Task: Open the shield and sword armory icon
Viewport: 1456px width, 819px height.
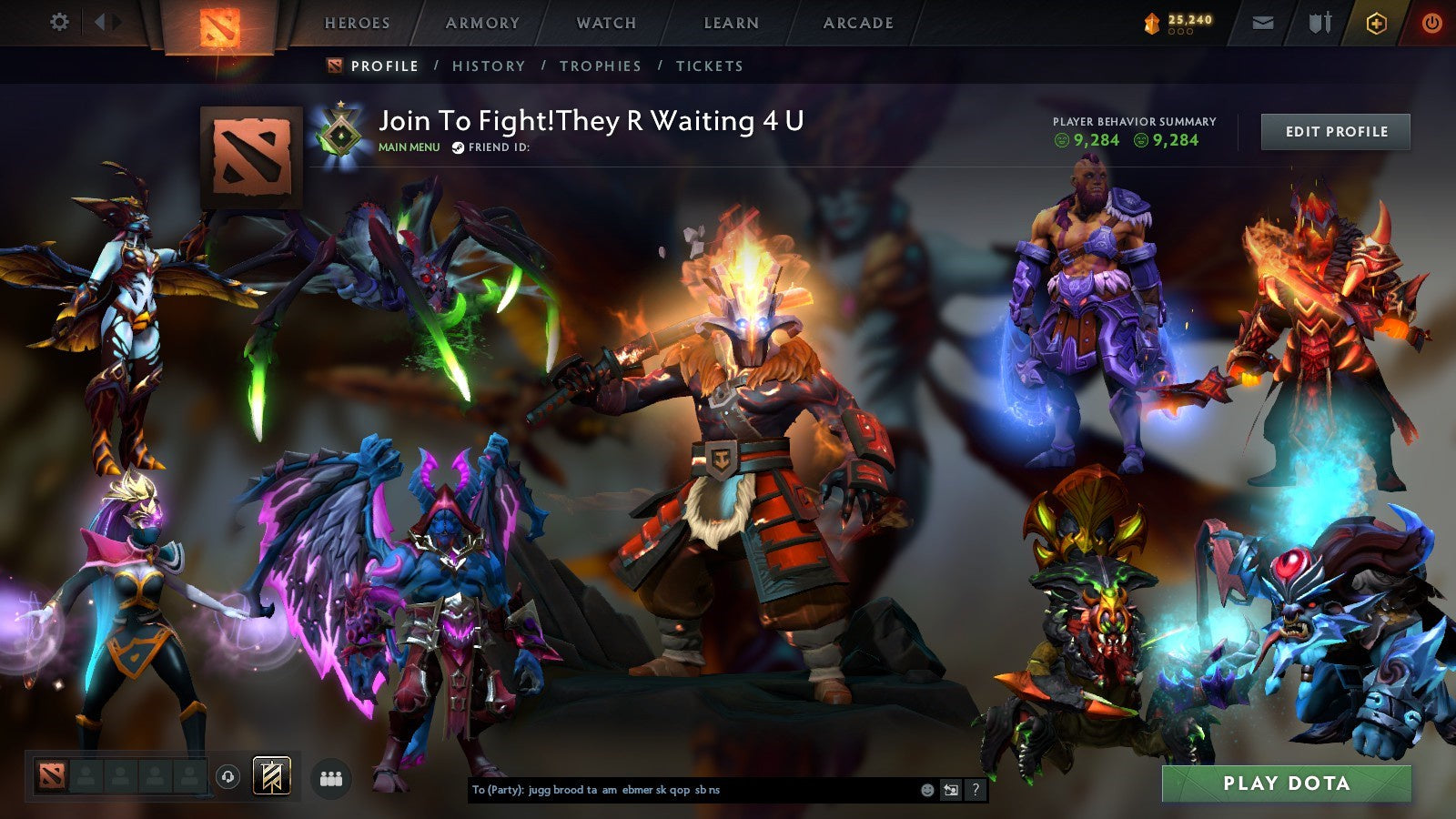Action: click(x=1320, y=22)
